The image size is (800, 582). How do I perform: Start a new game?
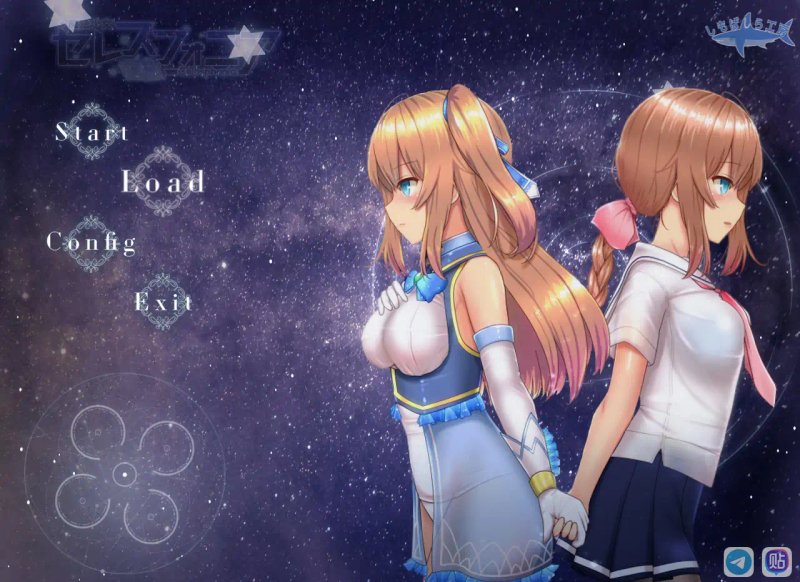tap(91, 132)
